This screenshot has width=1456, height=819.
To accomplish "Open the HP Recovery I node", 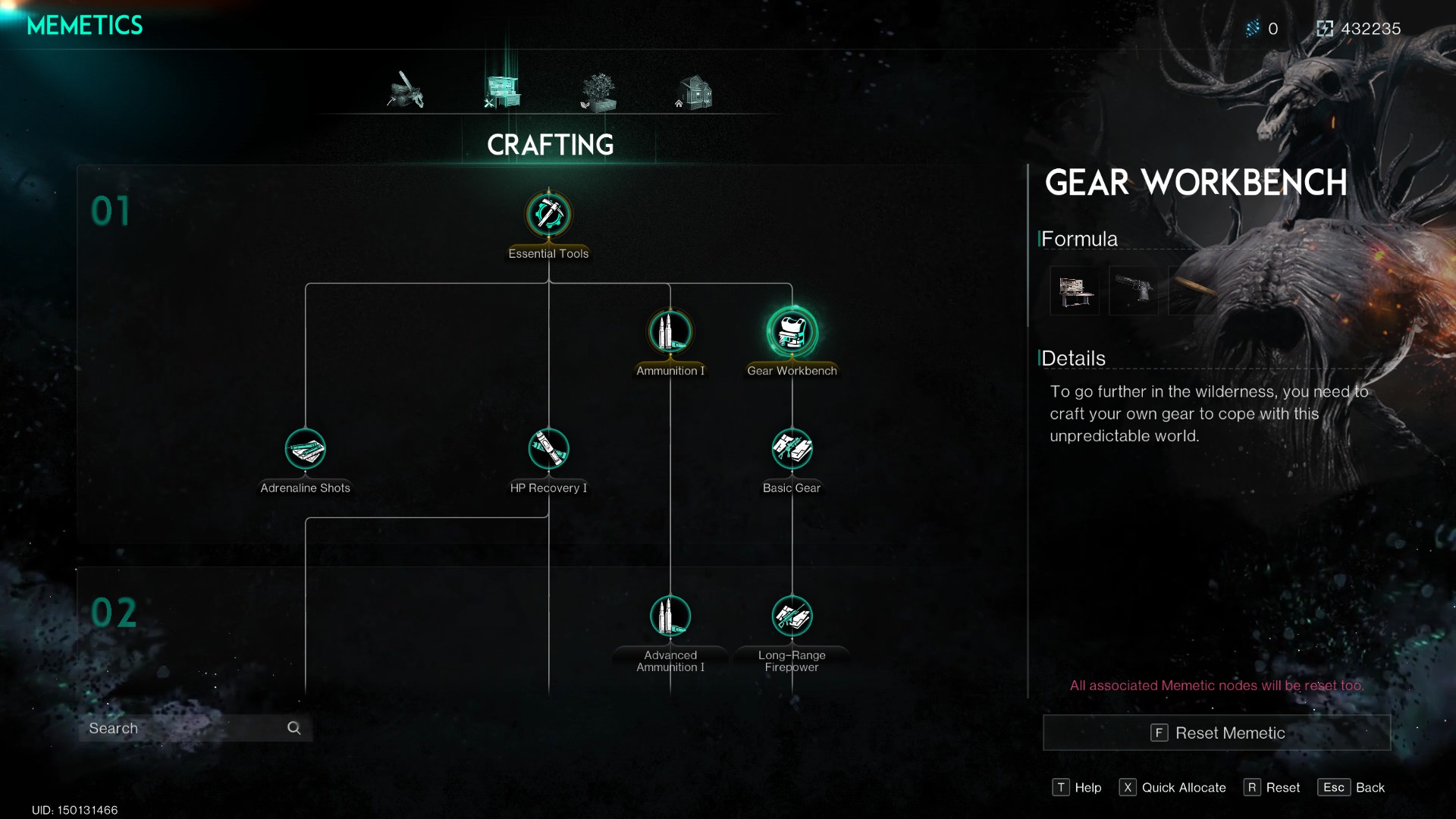I will (x=548, y=448).
